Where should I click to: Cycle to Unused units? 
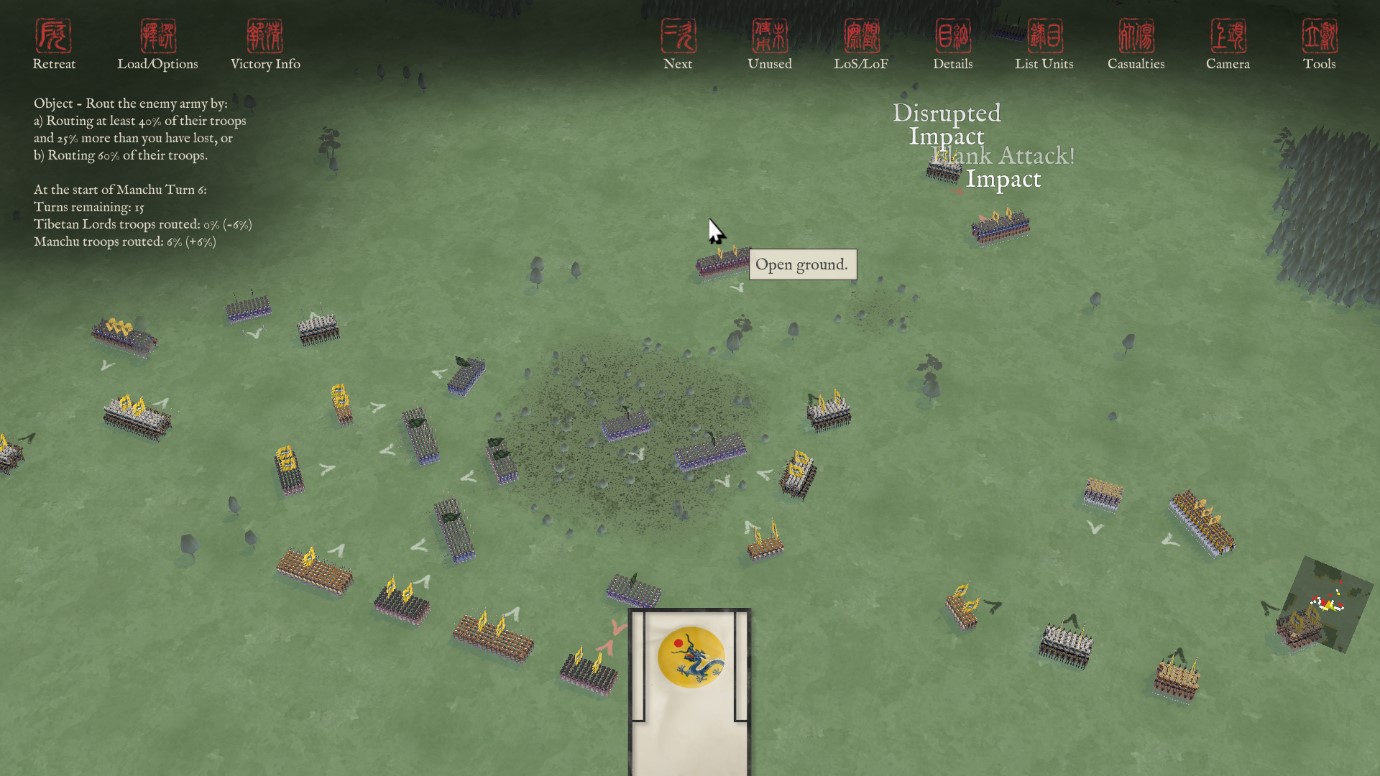tap(769, 45)
